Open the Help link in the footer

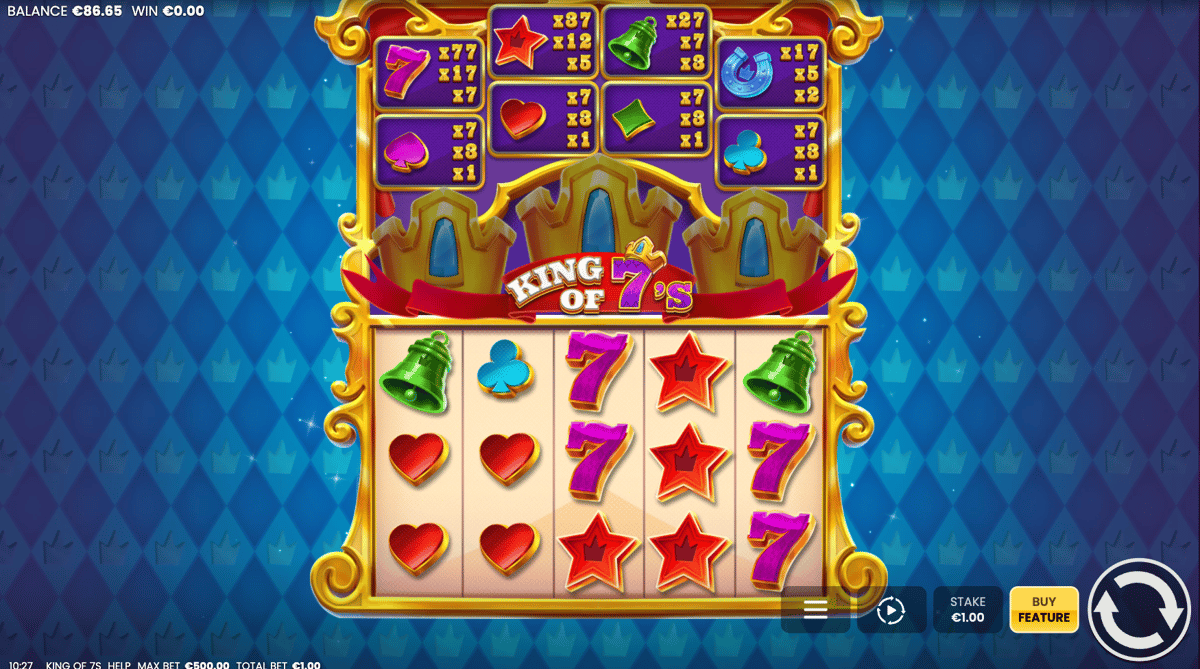119,664
